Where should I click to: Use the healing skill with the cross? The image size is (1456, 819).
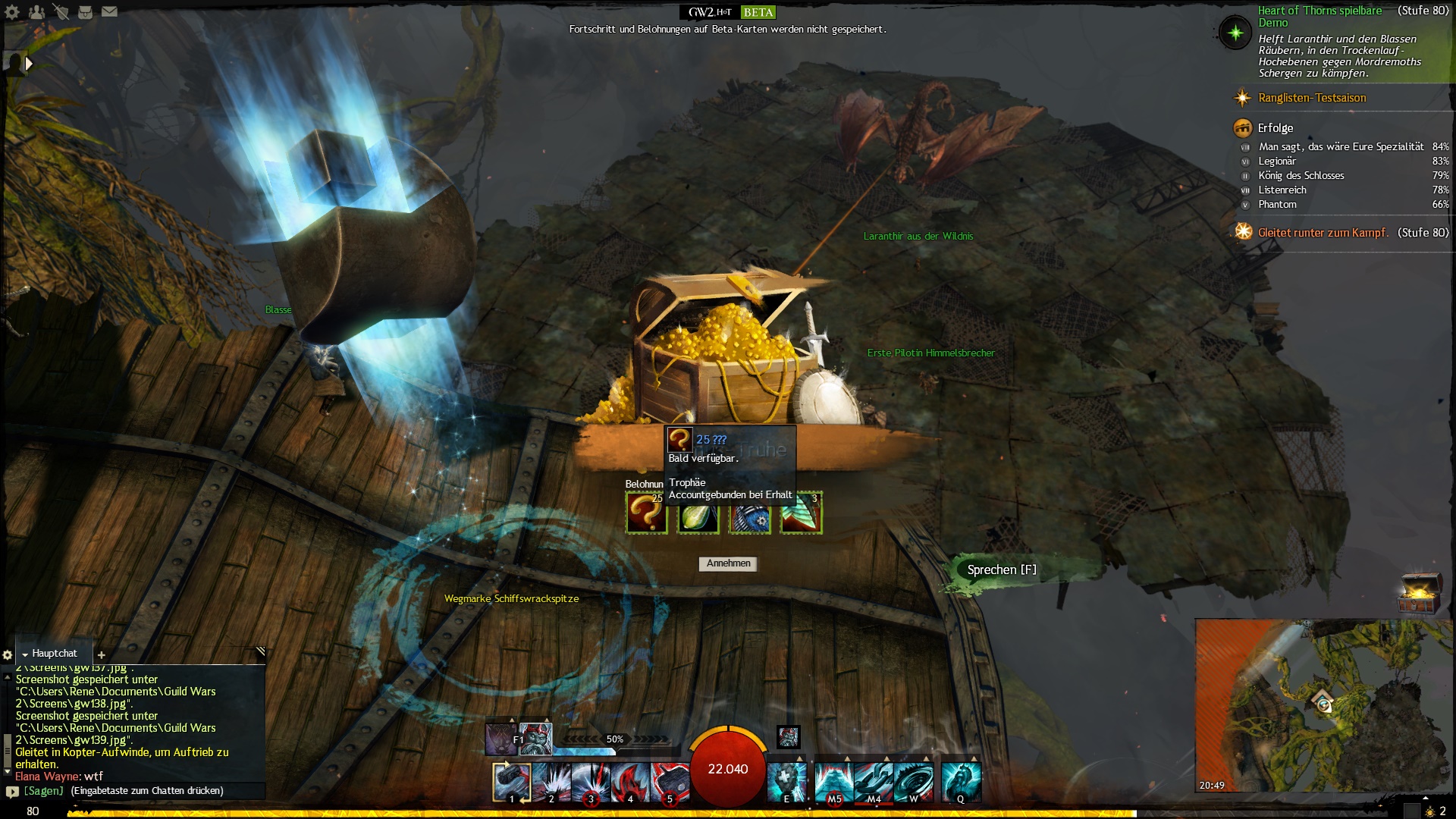pyautogui.click(x=786, y=782)
